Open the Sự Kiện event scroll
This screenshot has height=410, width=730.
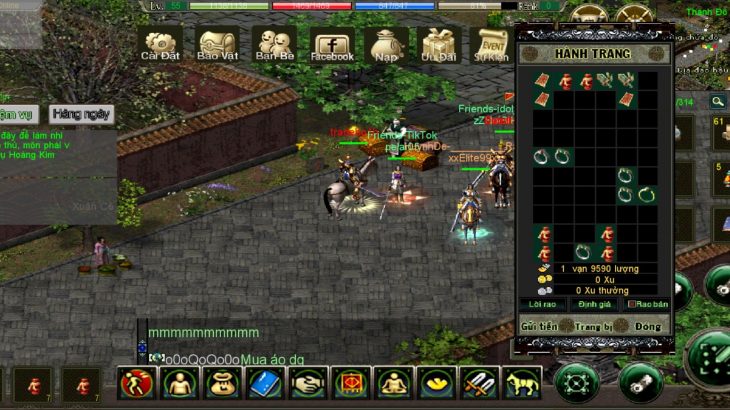pyautogui.click(x=492, y=45)
